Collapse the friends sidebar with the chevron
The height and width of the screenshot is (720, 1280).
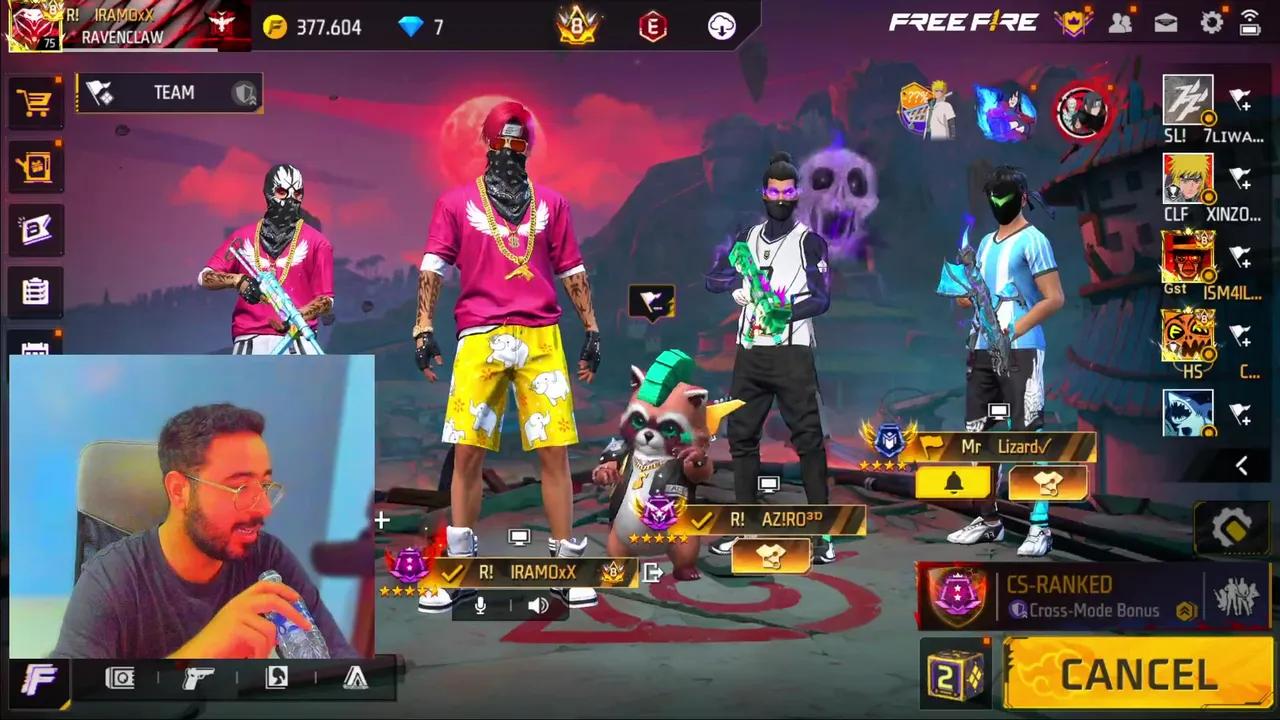(1242, 465)
